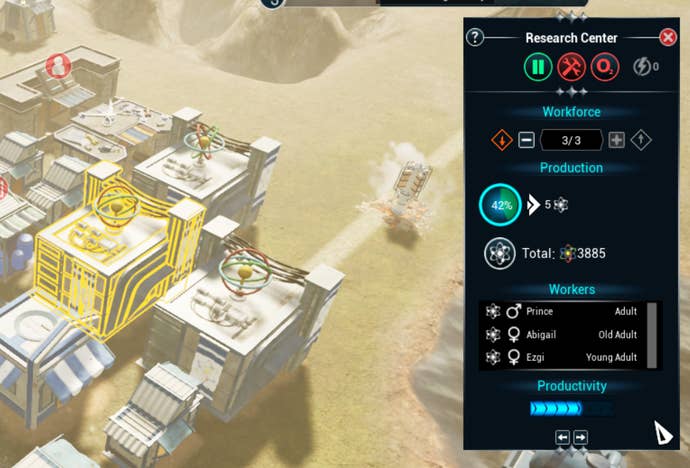This screenshot has height=468, width=690.
Task: Pause the Research Center with the green button
Action: tap(537, 67)
